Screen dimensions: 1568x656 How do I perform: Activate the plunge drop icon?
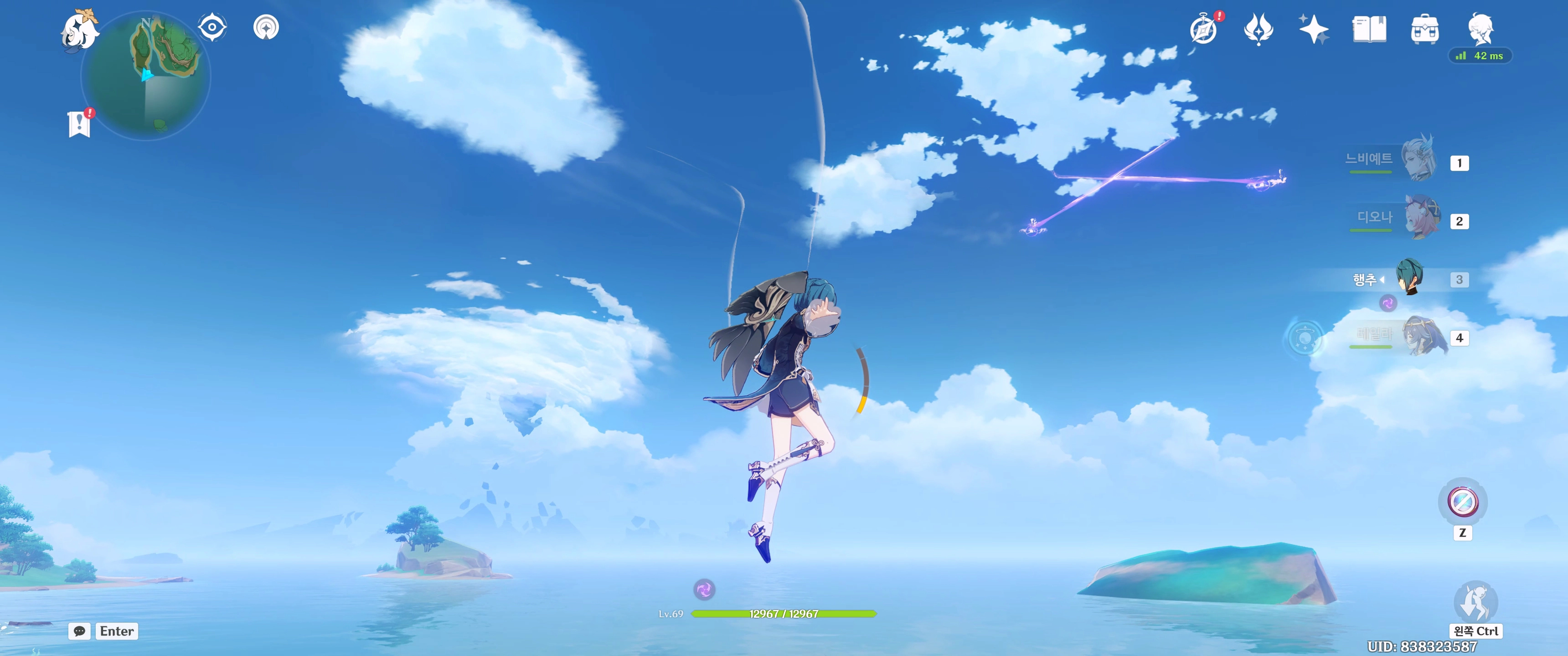pos(1475,601)
